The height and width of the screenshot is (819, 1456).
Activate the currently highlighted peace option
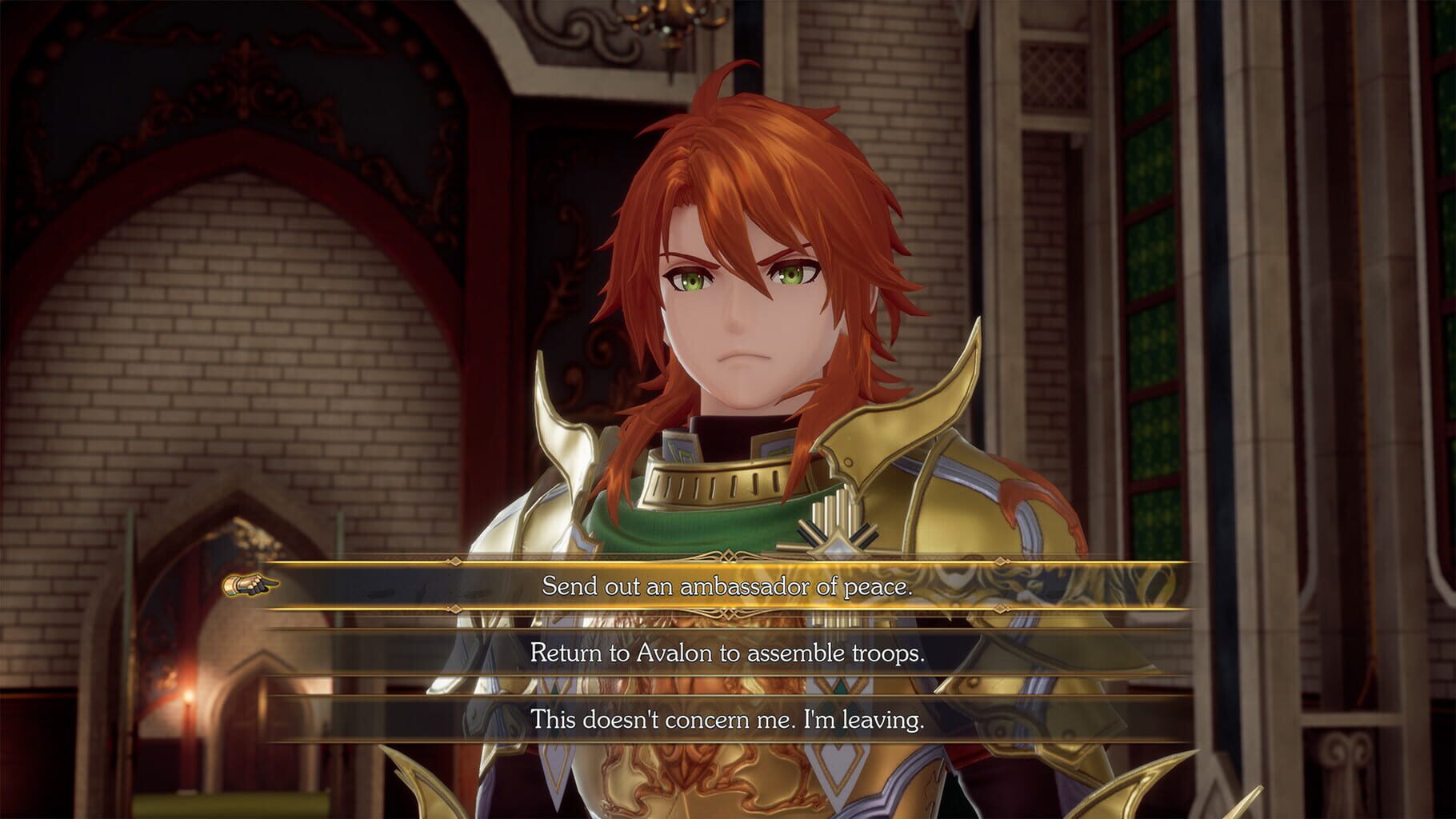pyautogui.click(x=728, y=585)
